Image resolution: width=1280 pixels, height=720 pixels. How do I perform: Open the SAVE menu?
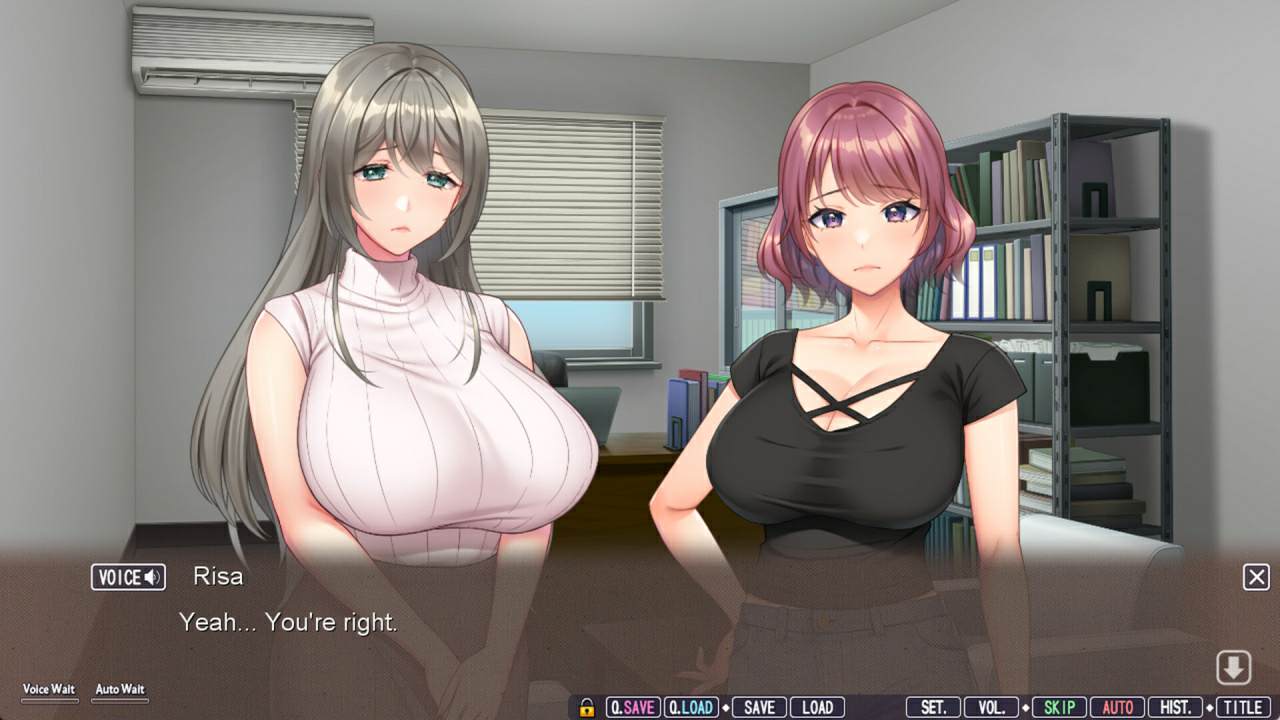coord(759,707)
